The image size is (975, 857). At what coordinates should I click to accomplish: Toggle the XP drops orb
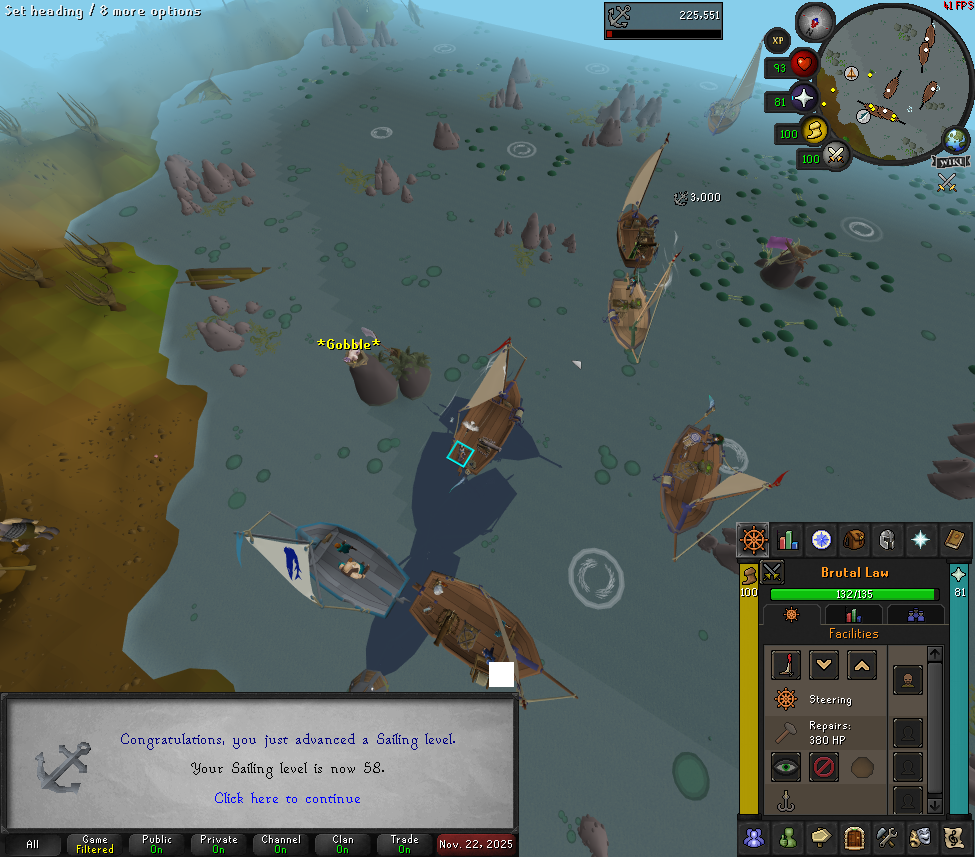point(777,40)
